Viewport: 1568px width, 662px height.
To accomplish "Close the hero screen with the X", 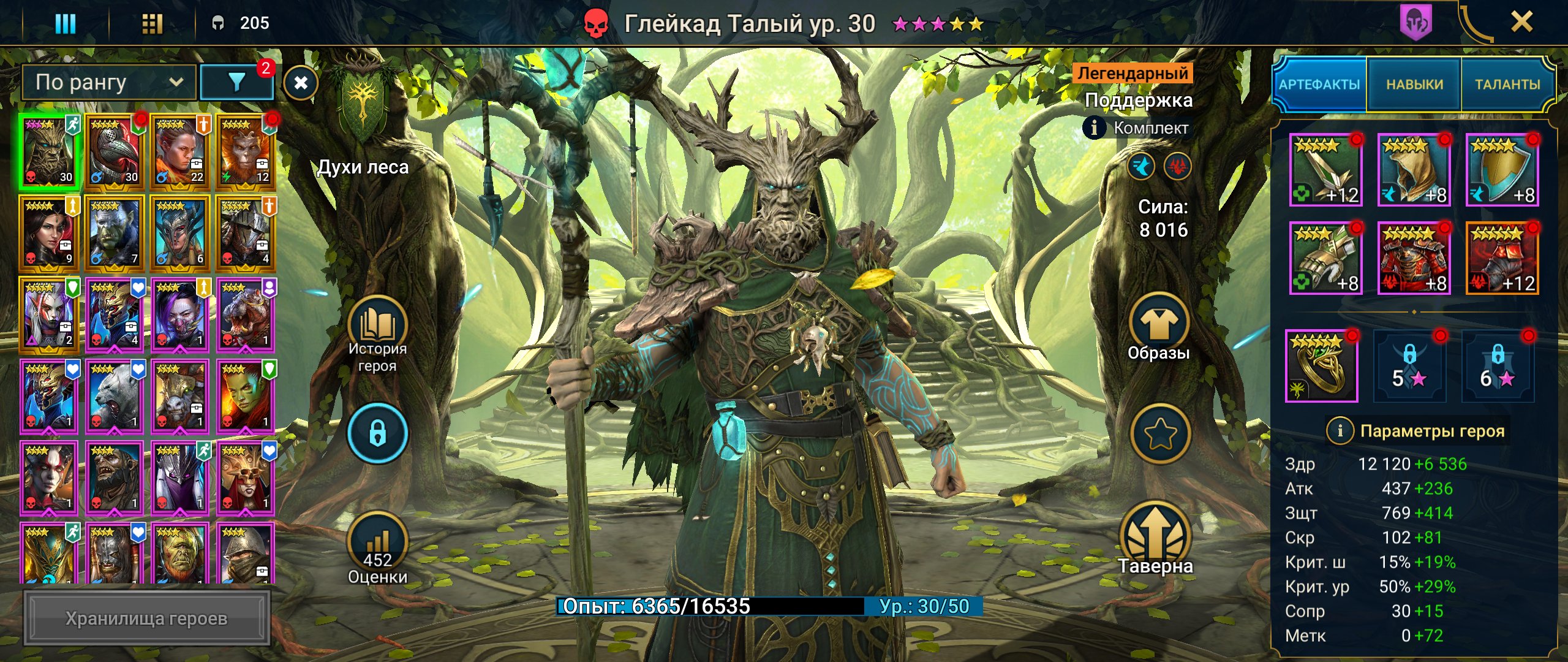I will click(1521, 23).
